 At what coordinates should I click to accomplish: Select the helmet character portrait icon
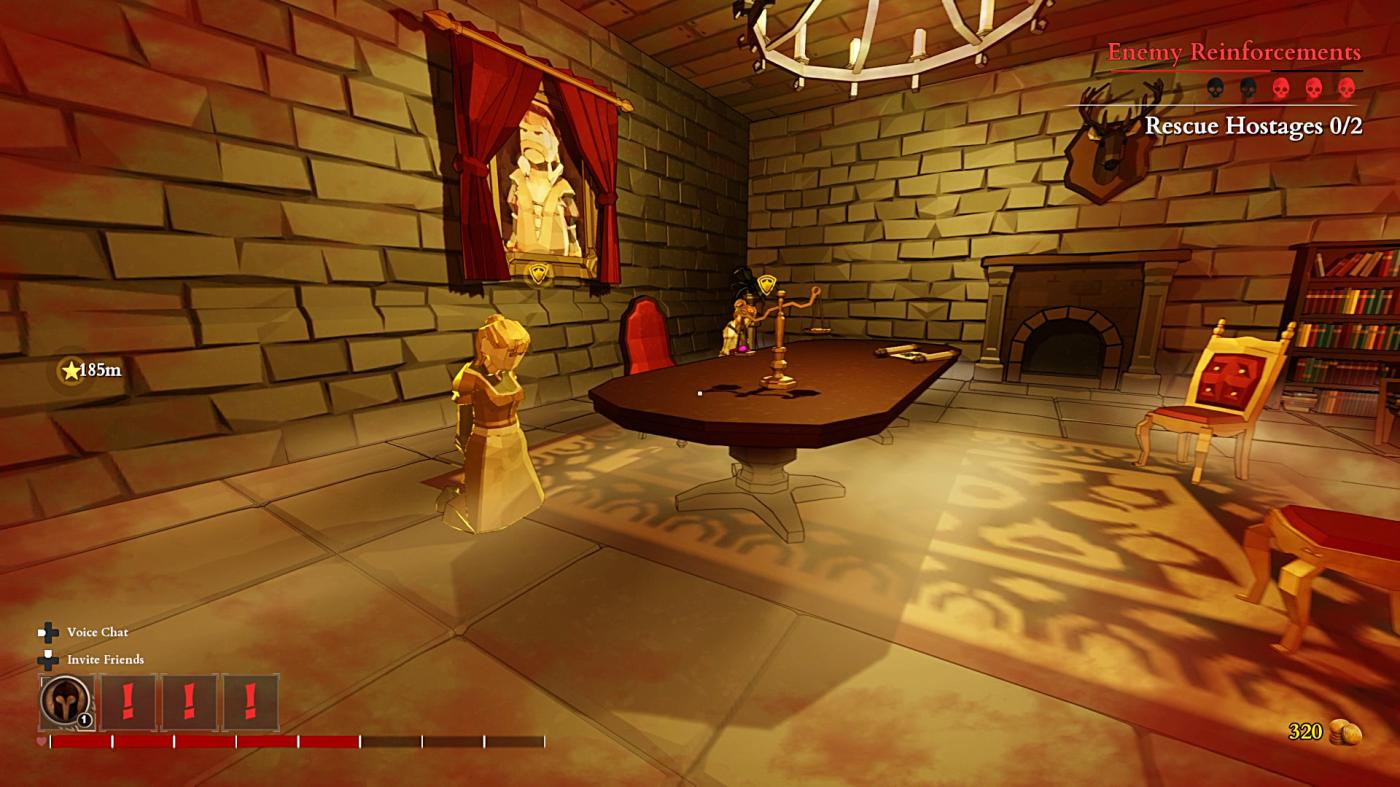[x=66, y=700]
